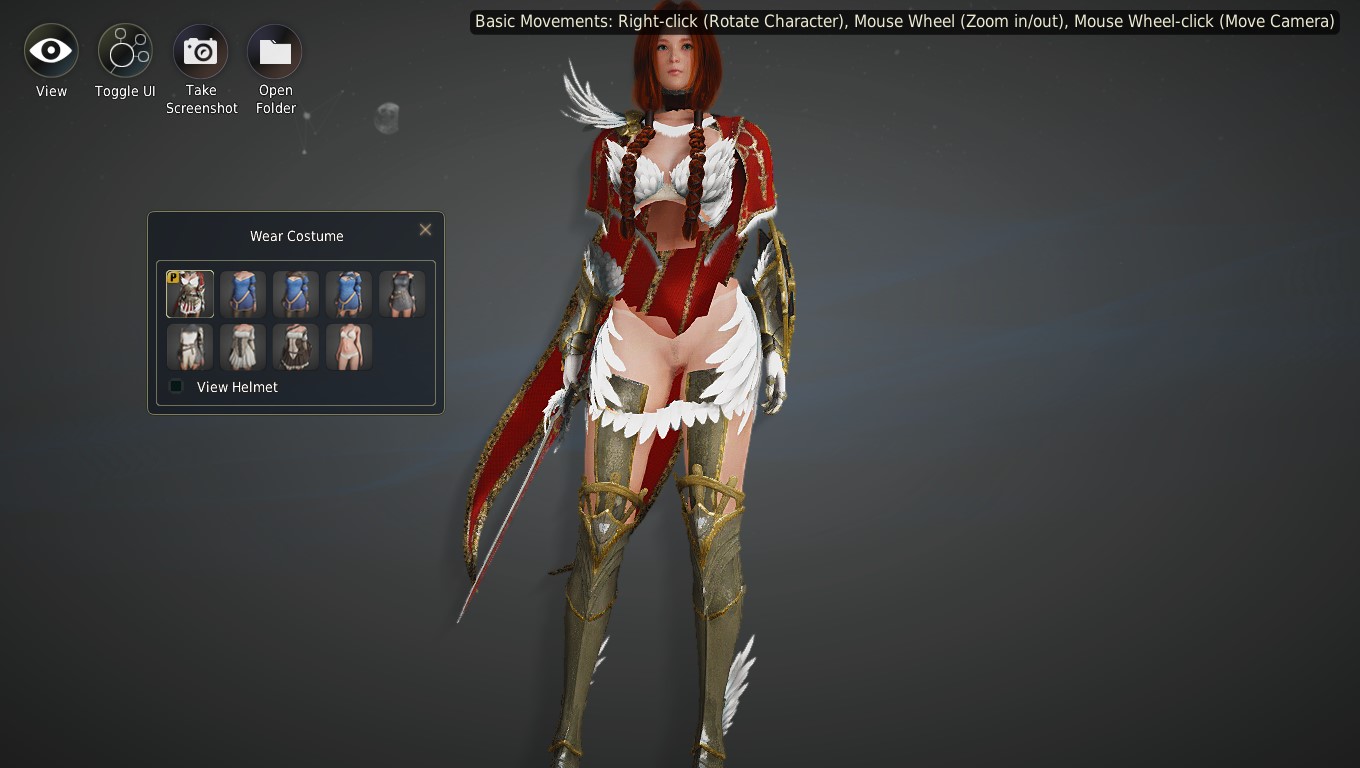
Task: Toggle UI visibility
Action: [x=125, y=51]
